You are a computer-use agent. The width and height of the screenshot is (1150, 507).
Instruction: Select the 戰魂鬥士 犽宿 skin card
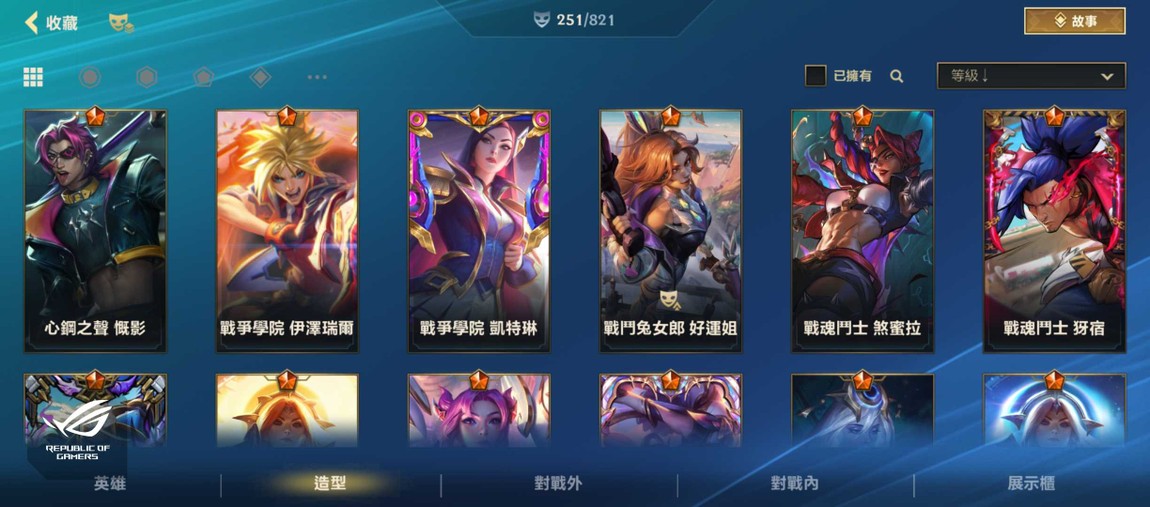[x=1054, y=230]
